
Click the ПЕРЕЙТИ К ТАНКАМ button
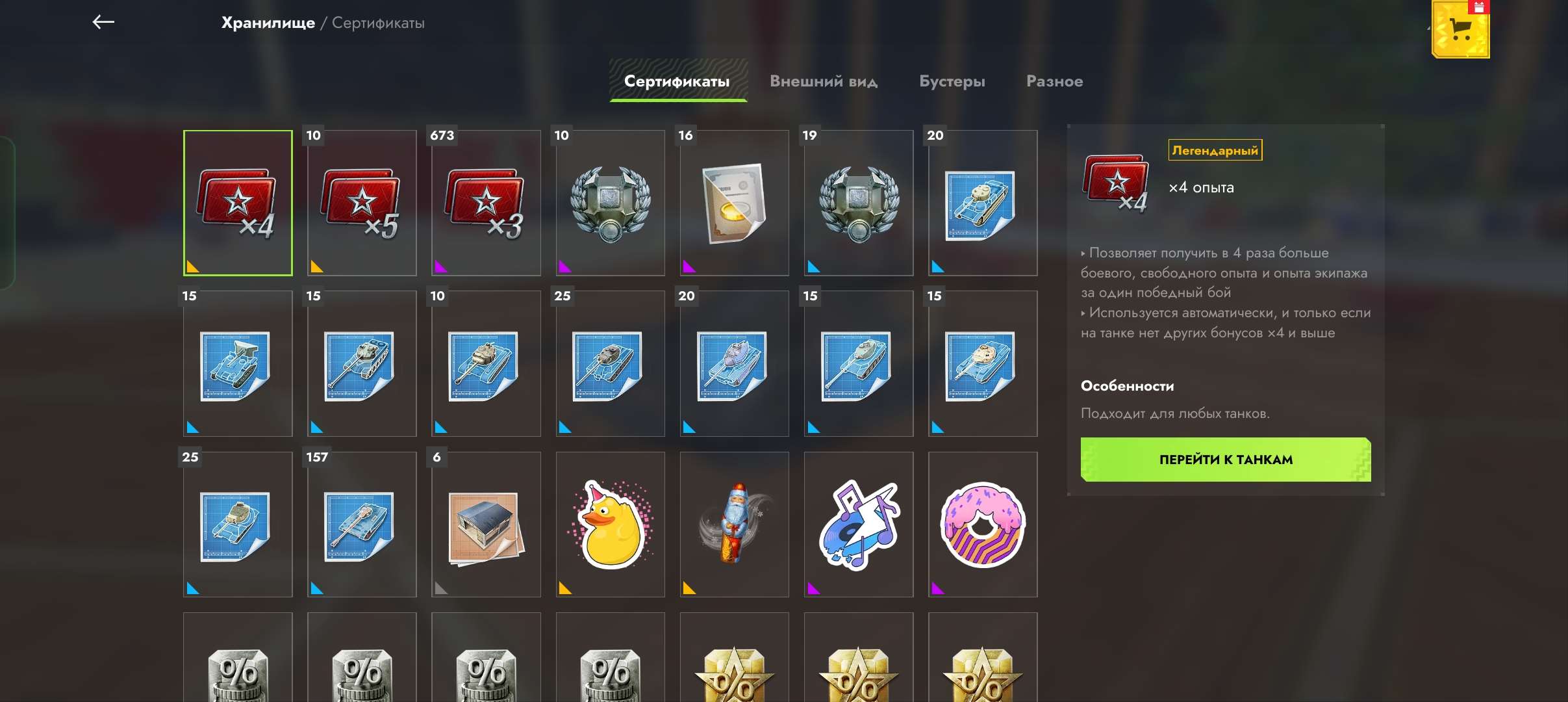coord(1226,460)
